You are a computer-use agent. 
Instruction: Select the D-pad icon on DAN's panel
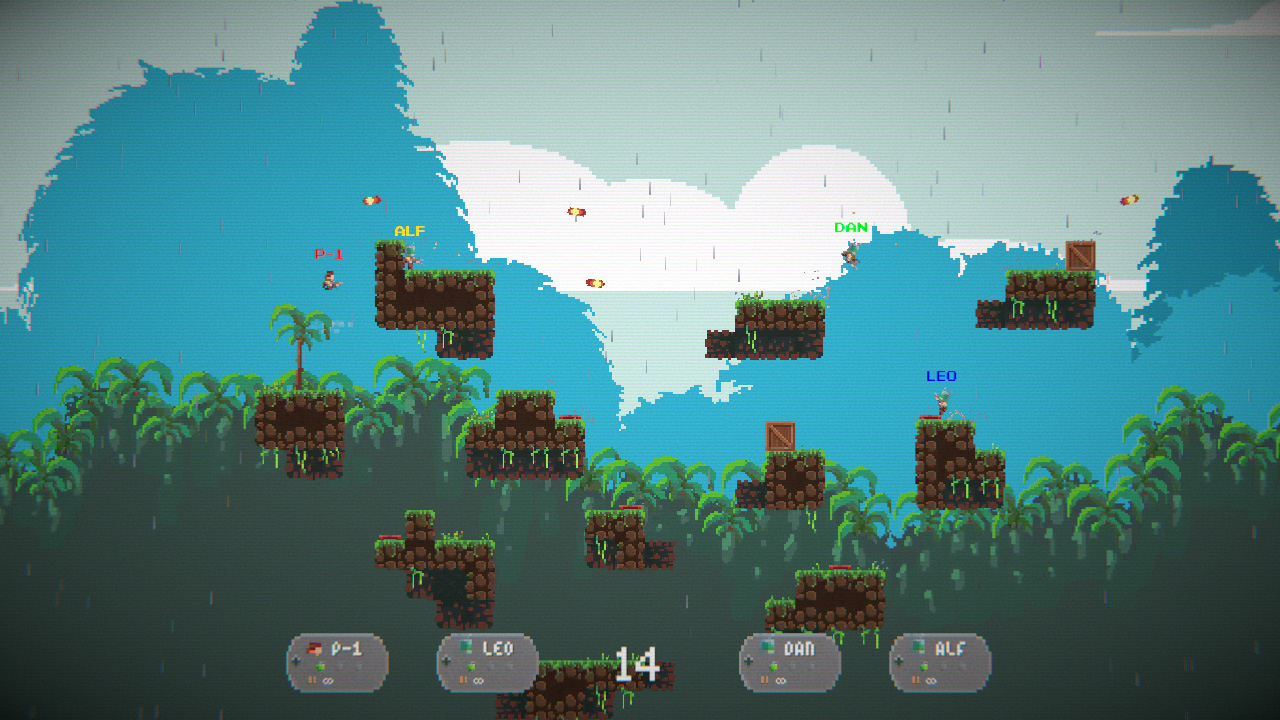coord(748,662)
